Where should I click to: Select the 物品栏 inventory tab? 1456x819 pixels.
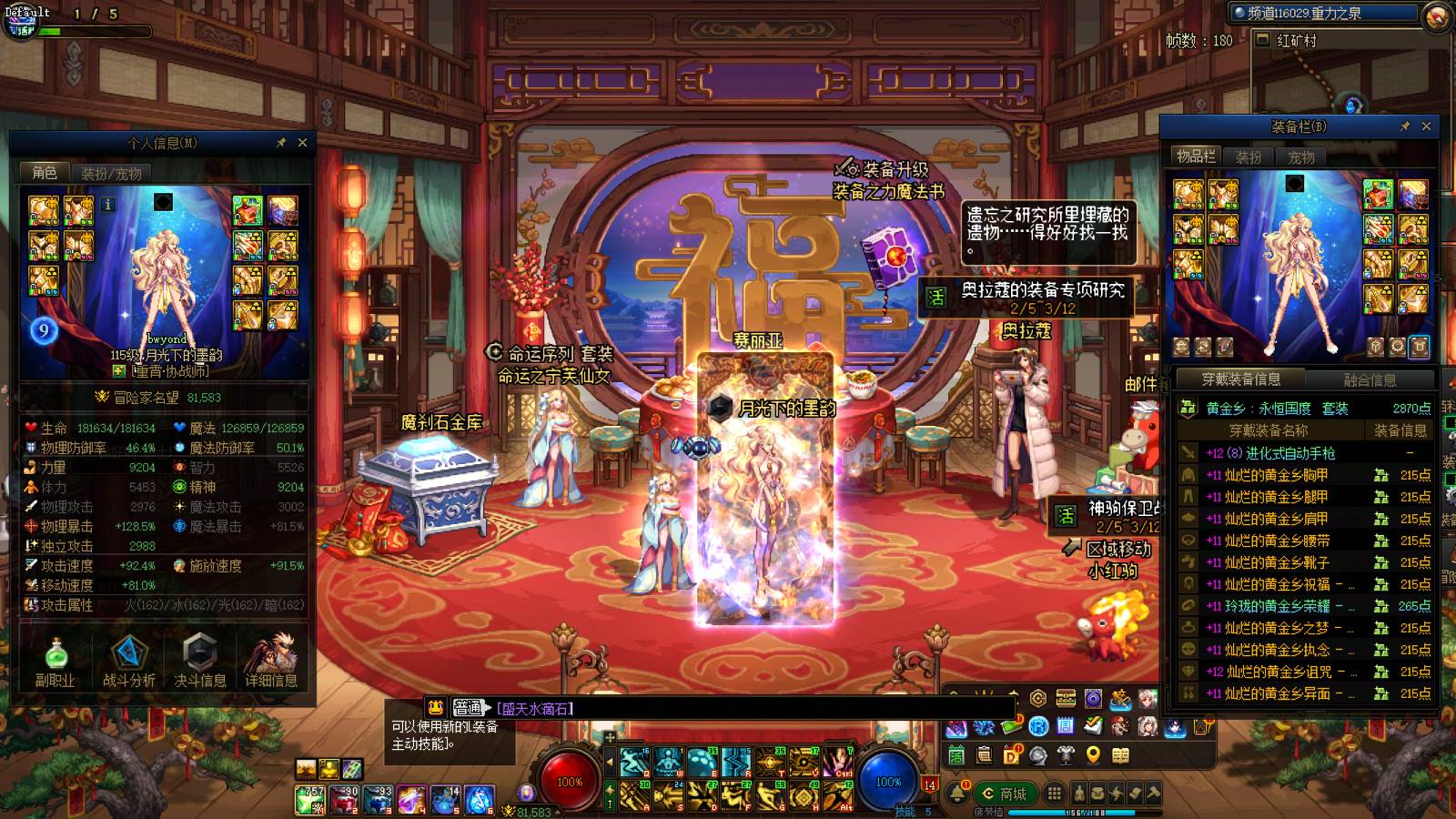(x=1196, y=157)
